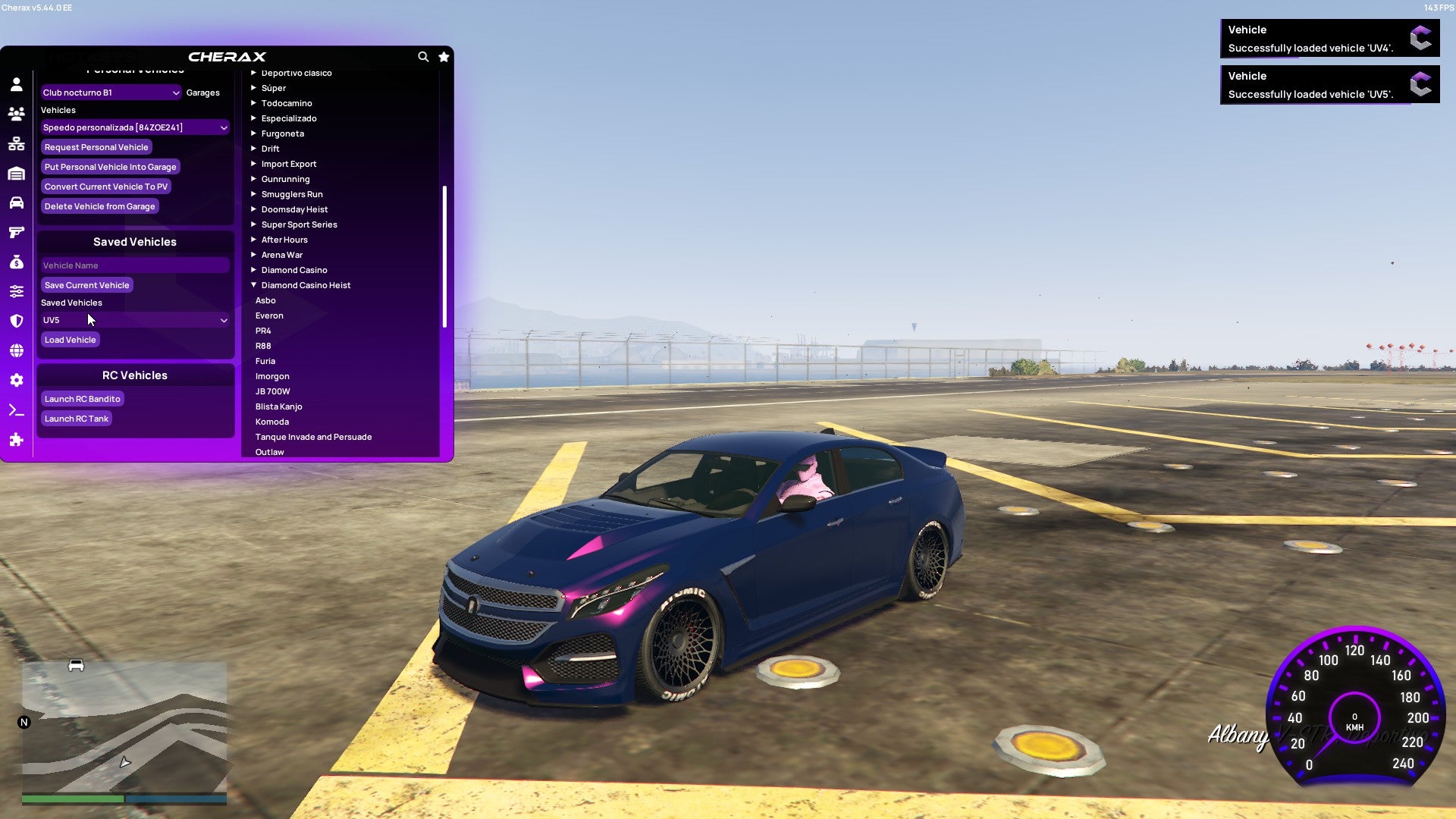This screenshot has height=819, width=1456.
Task: Open the Online Players panel
Action: tap(16, 114)
